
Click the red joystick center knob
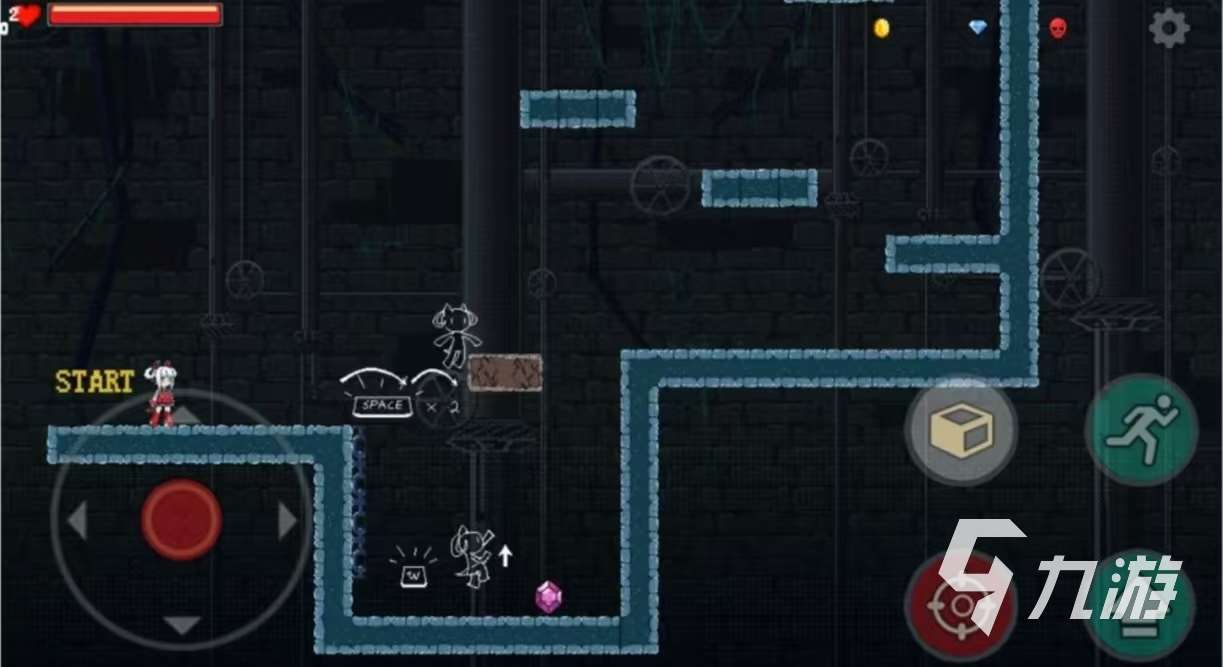181,520
